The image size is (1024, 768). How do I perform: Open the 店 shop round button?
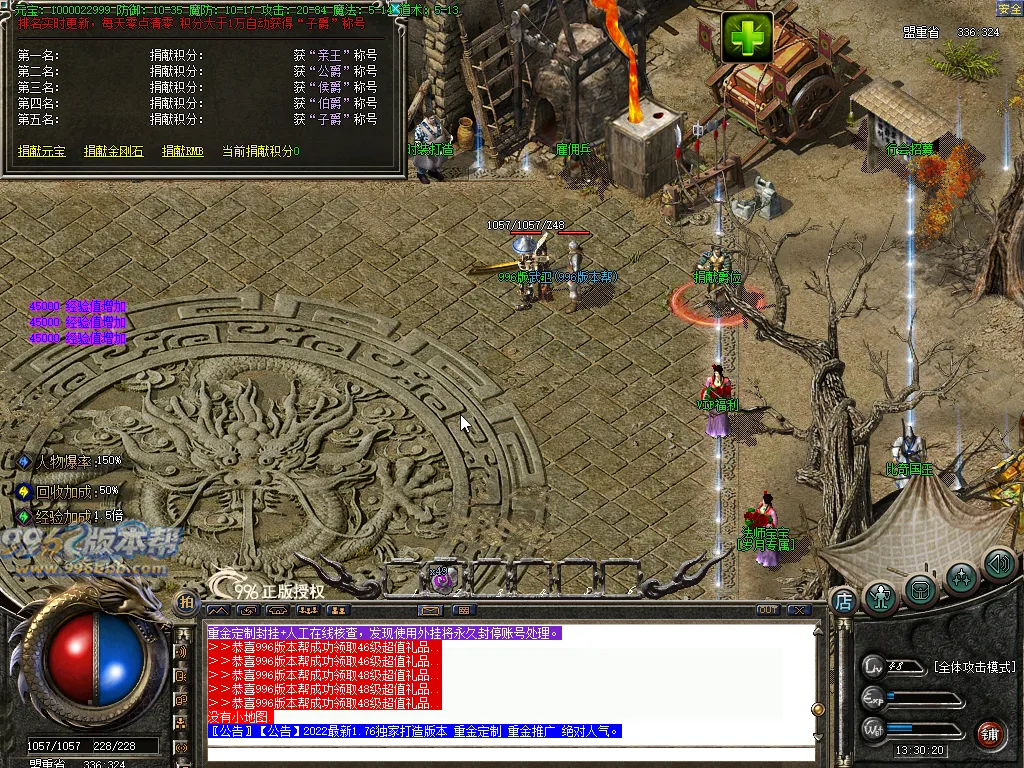coord(843,601)
